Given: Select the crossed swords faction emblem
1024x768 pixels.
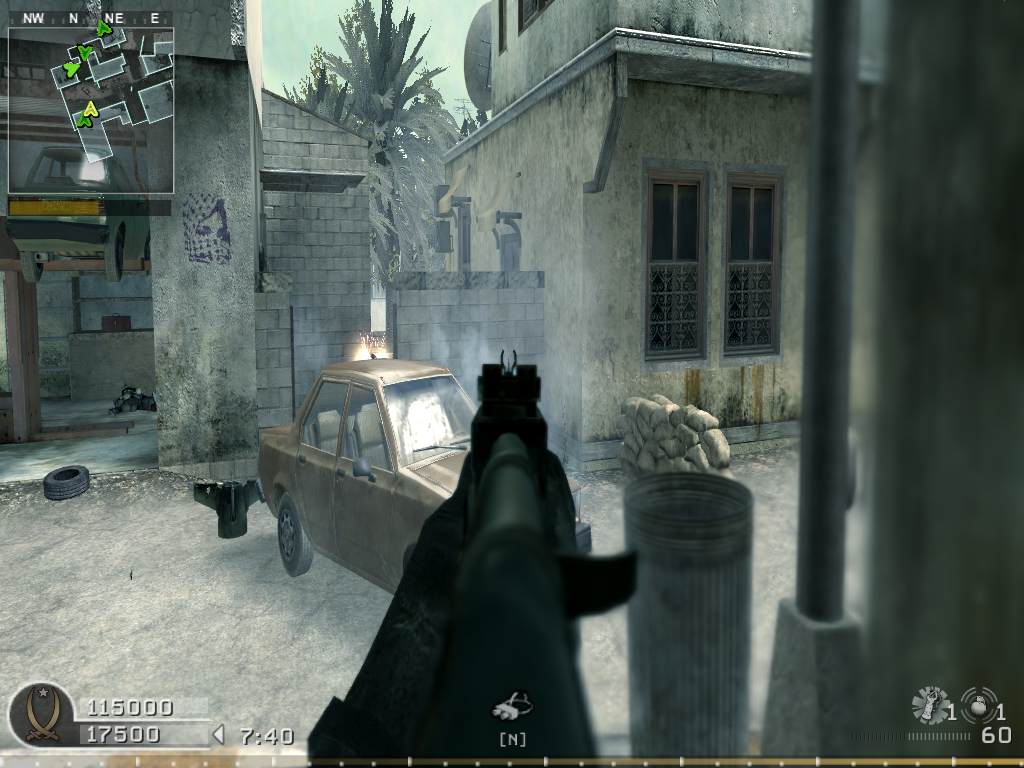Looking at the screenshot, I should [41, 714].
